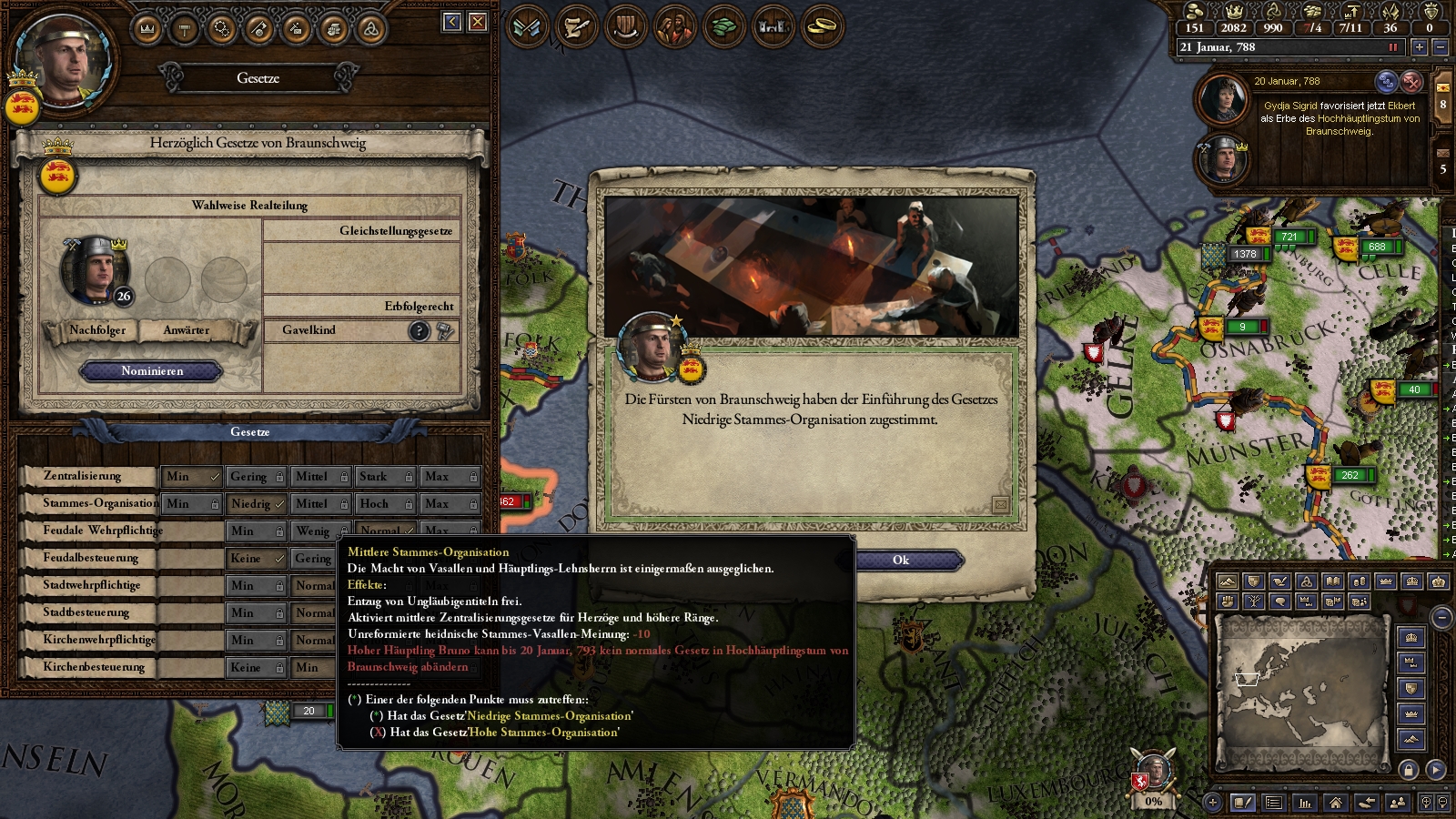Open the Nachfolger successor tab

[97, 330]
